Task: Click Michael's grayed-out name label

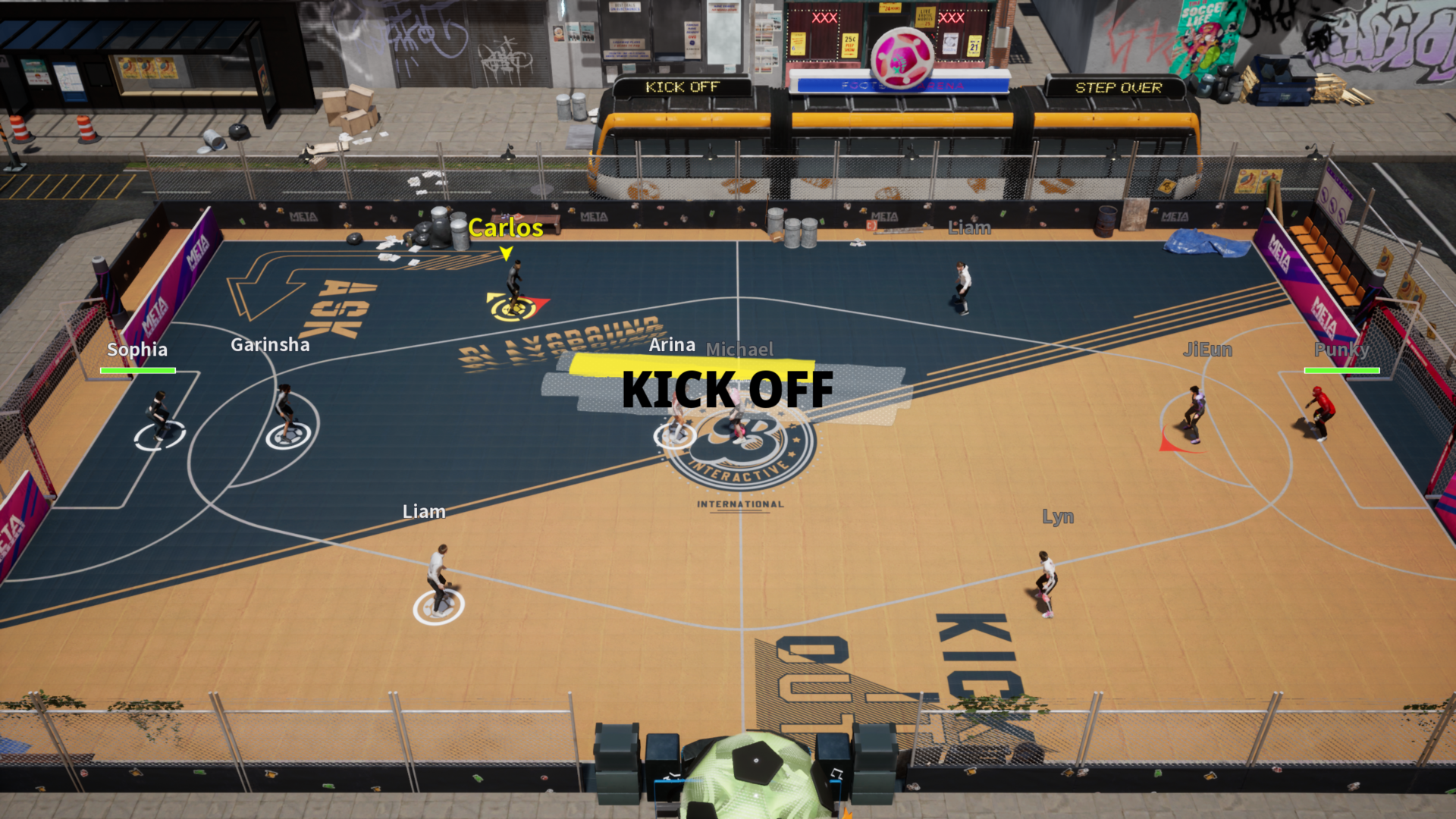Action: point(740,349)
